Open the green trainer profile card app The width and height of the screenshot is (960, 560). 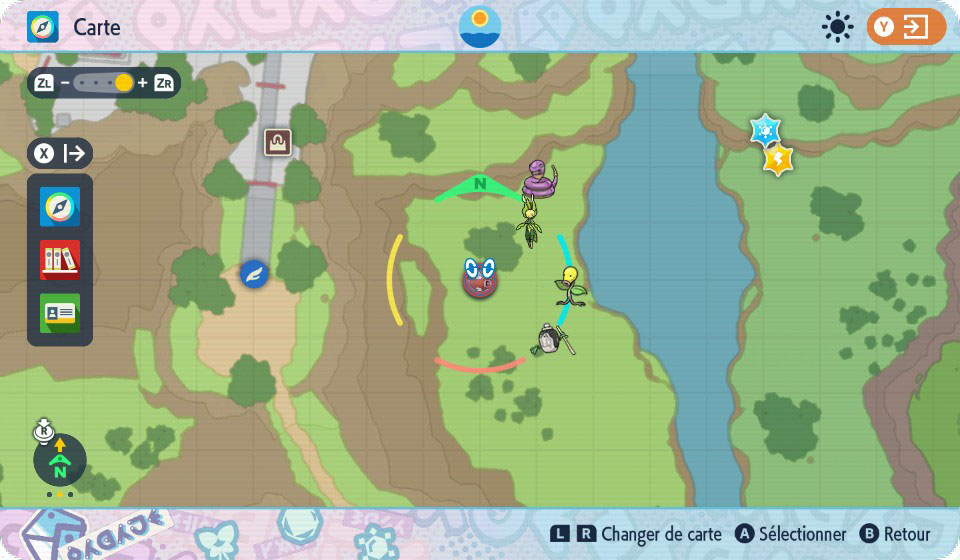[x=60, y=313]
